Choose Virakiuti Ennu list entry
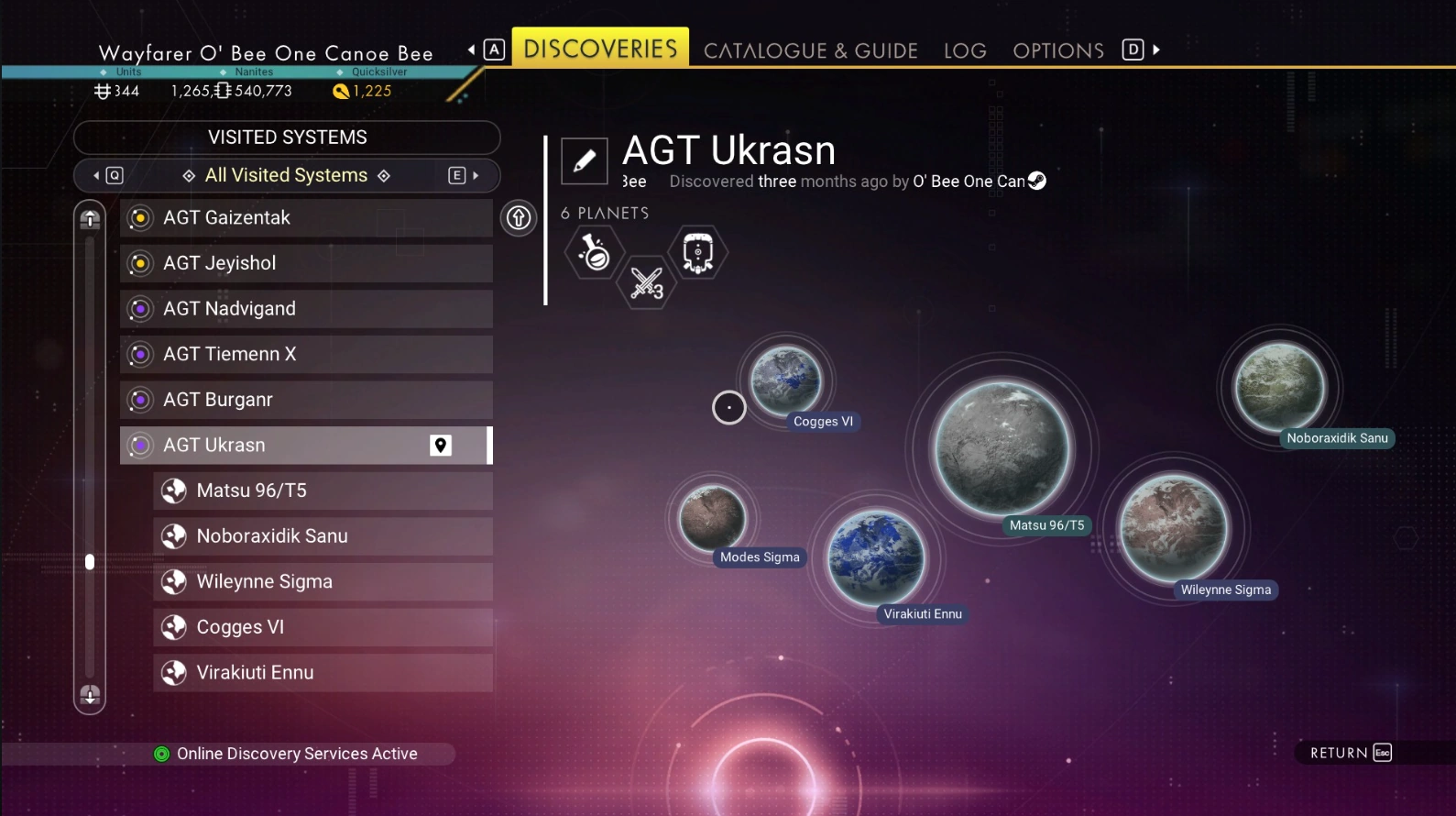Image resolution: width=1456 pixels, height=816 pixels. coord(322,673)
